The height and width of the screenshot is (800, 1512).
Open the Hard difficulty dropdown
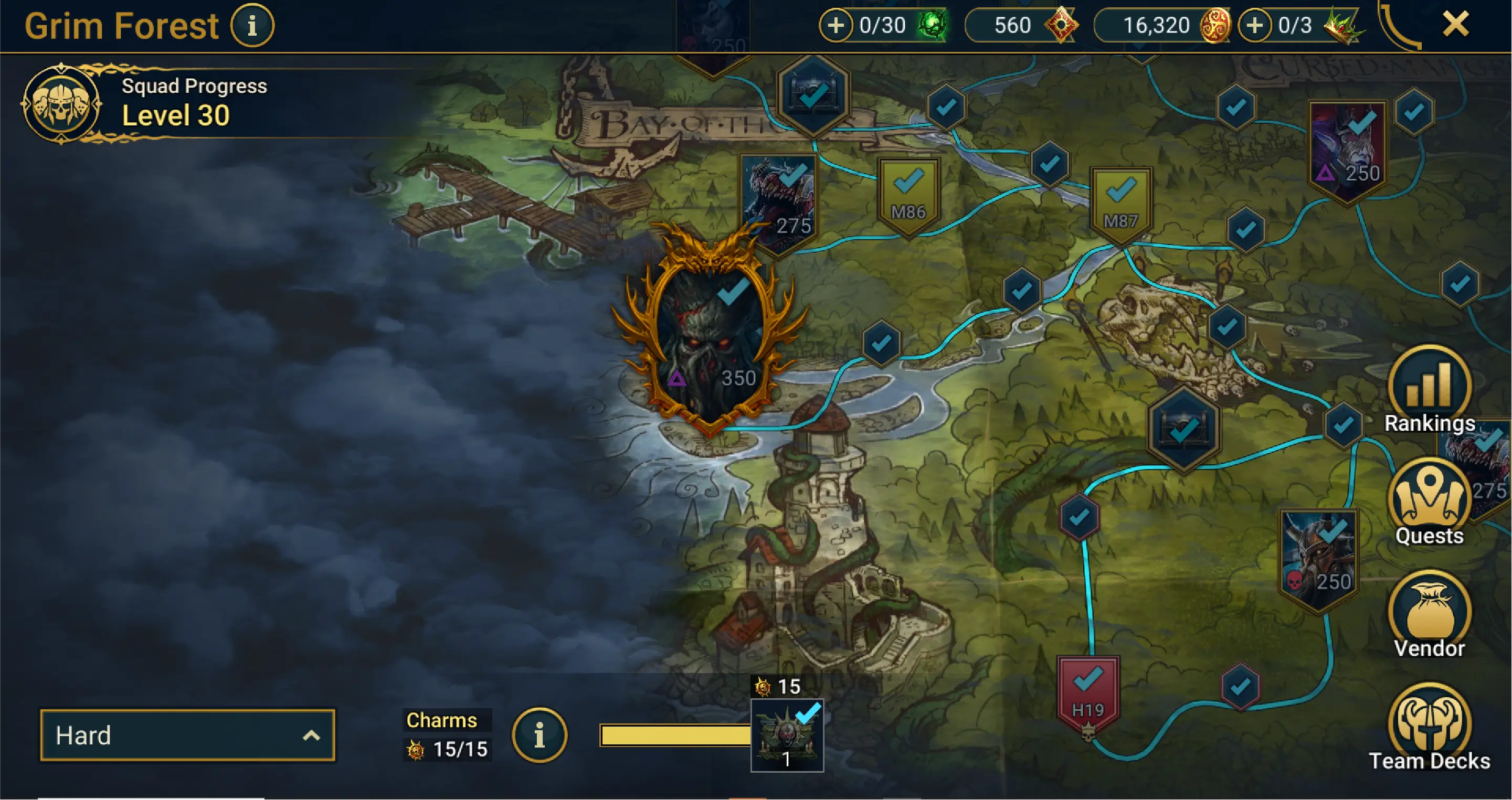click(x=187, y=735)
